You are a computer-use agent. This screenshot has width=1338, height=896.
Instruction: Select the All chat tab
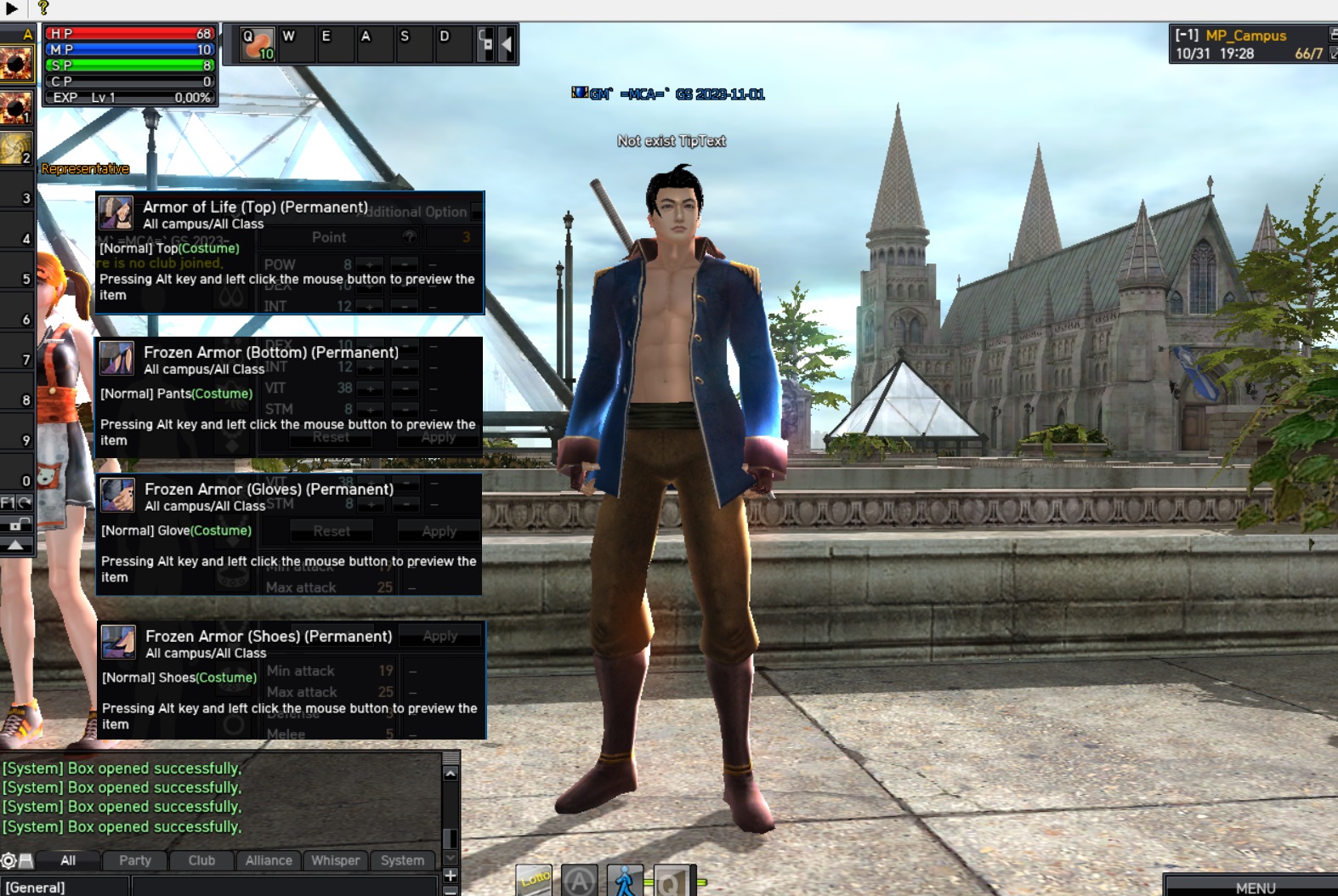tap(68, 860)
